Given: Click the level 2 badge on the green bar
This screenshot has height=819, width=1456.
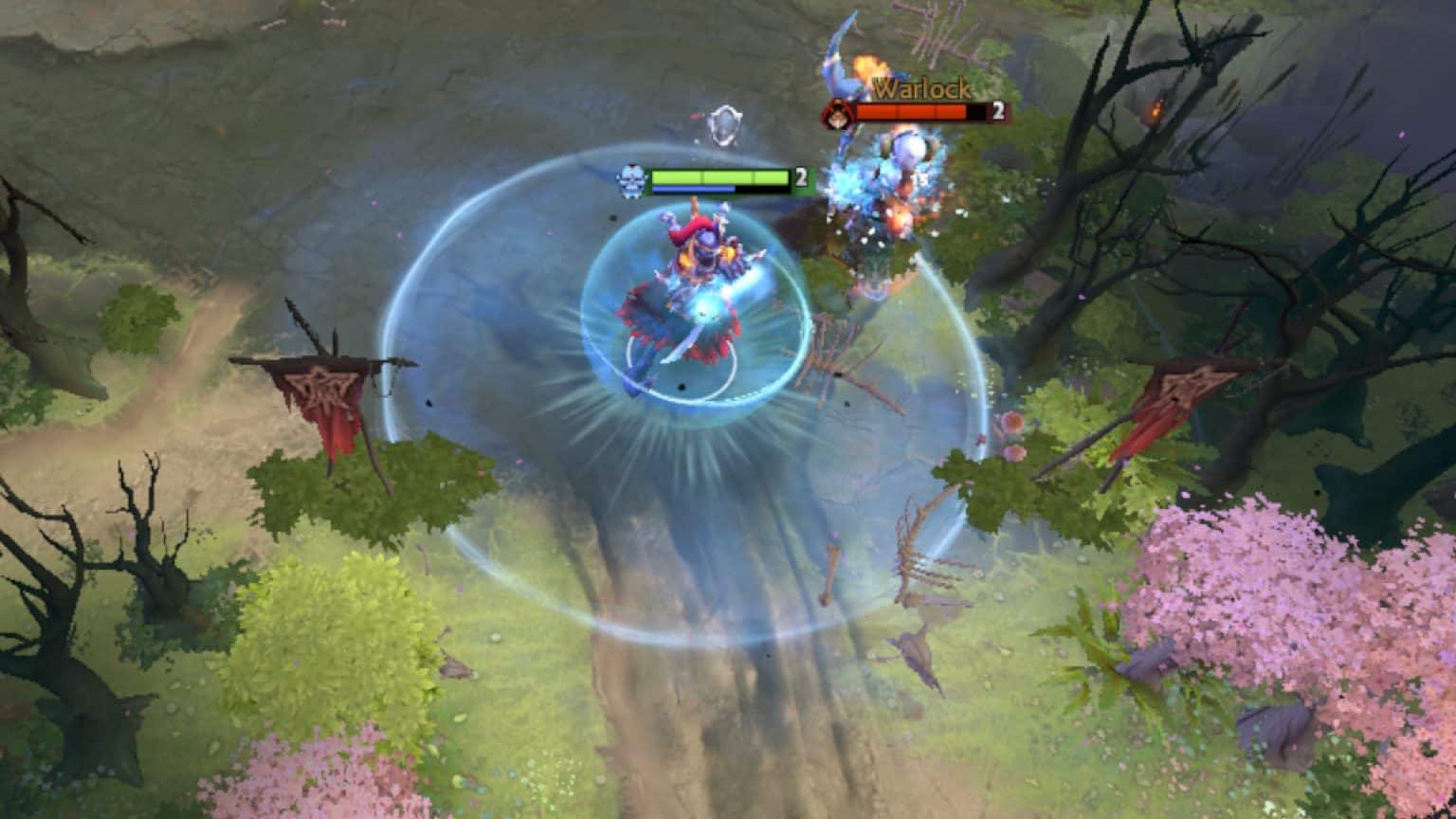Looking at the screenshot, I should point(801,176).
